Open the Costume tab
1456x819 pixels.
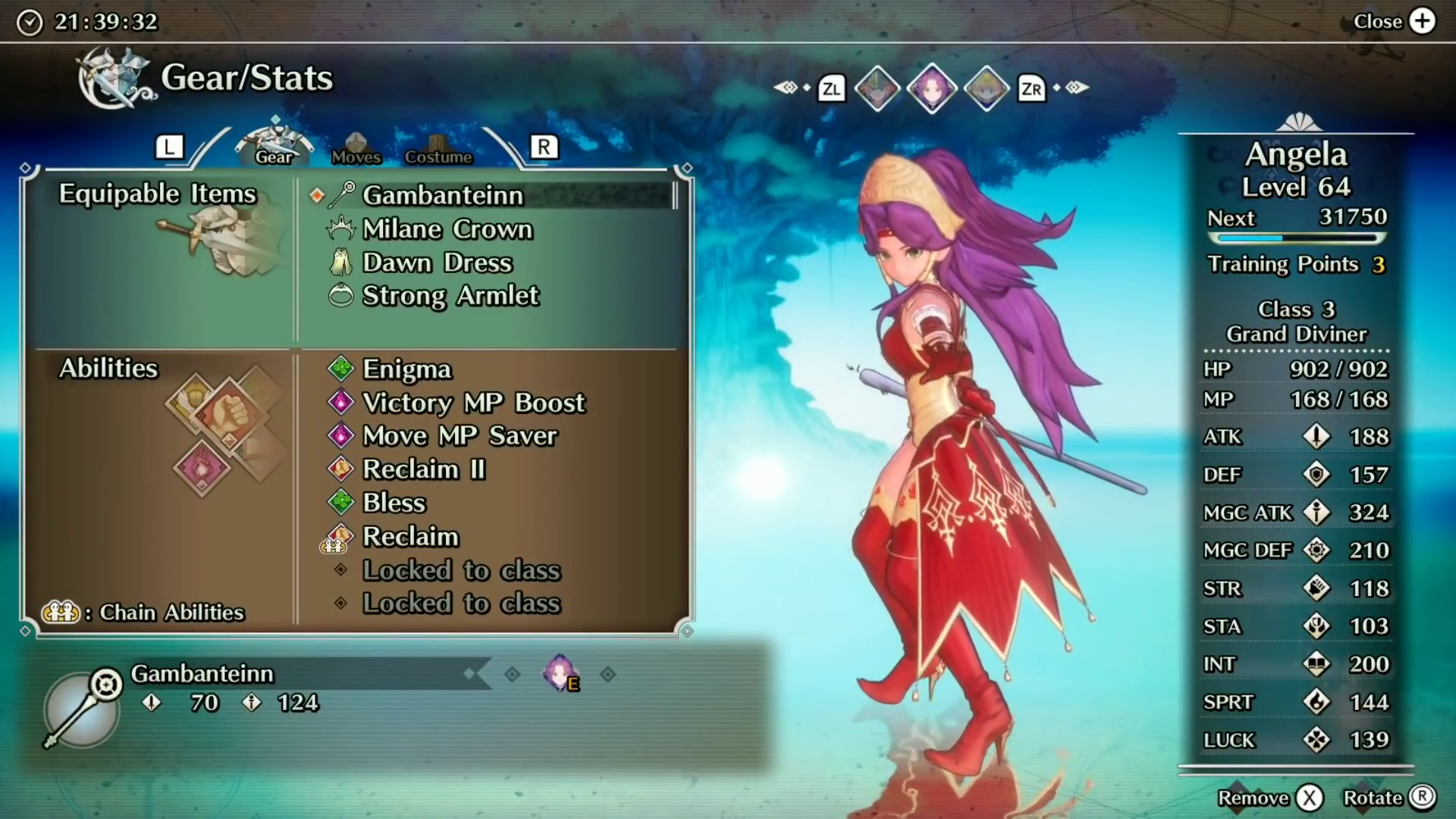pyautogui.click(x=438, y=149)
